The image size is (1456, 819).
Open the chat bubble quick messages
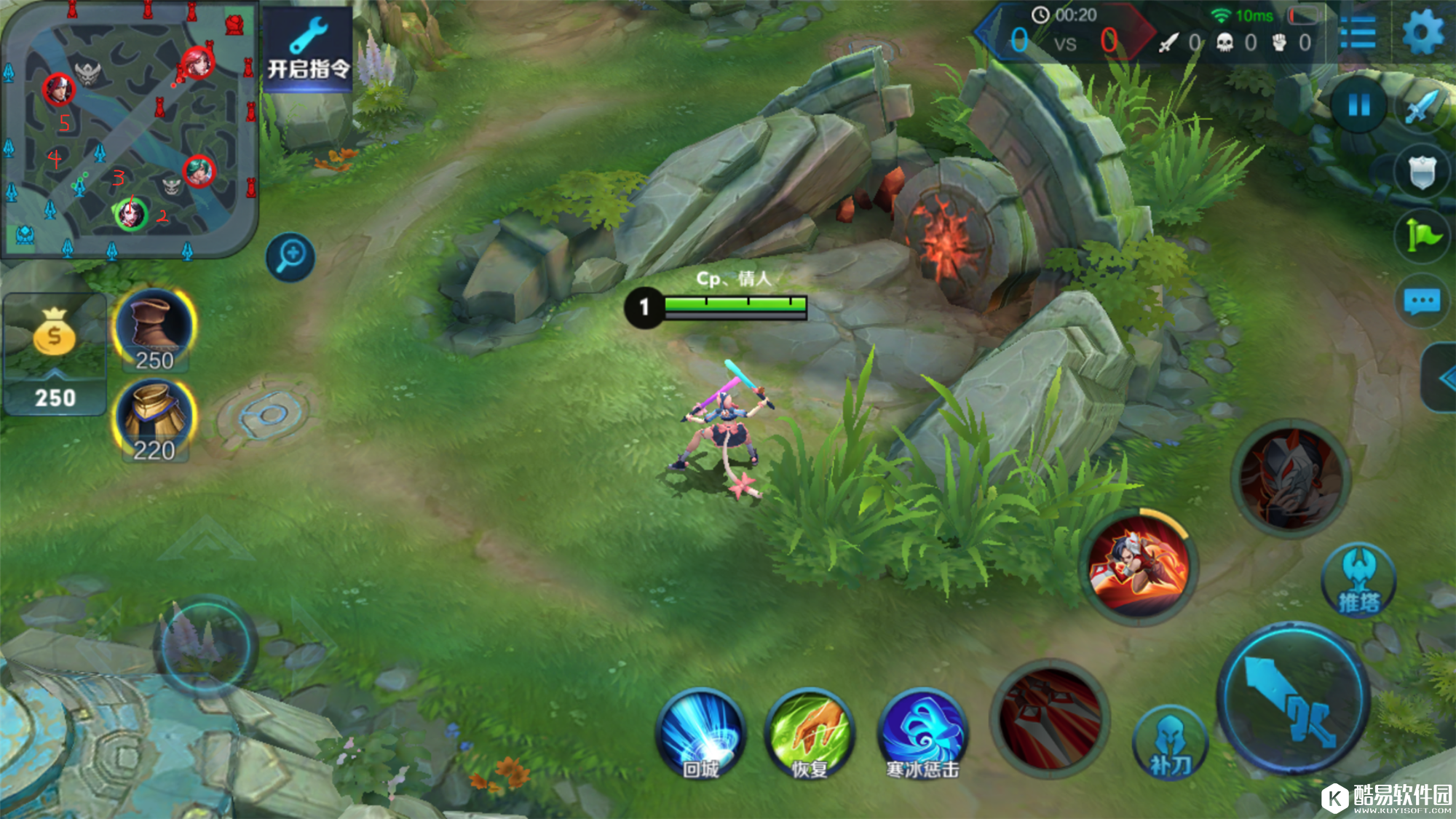(1422, 301)
